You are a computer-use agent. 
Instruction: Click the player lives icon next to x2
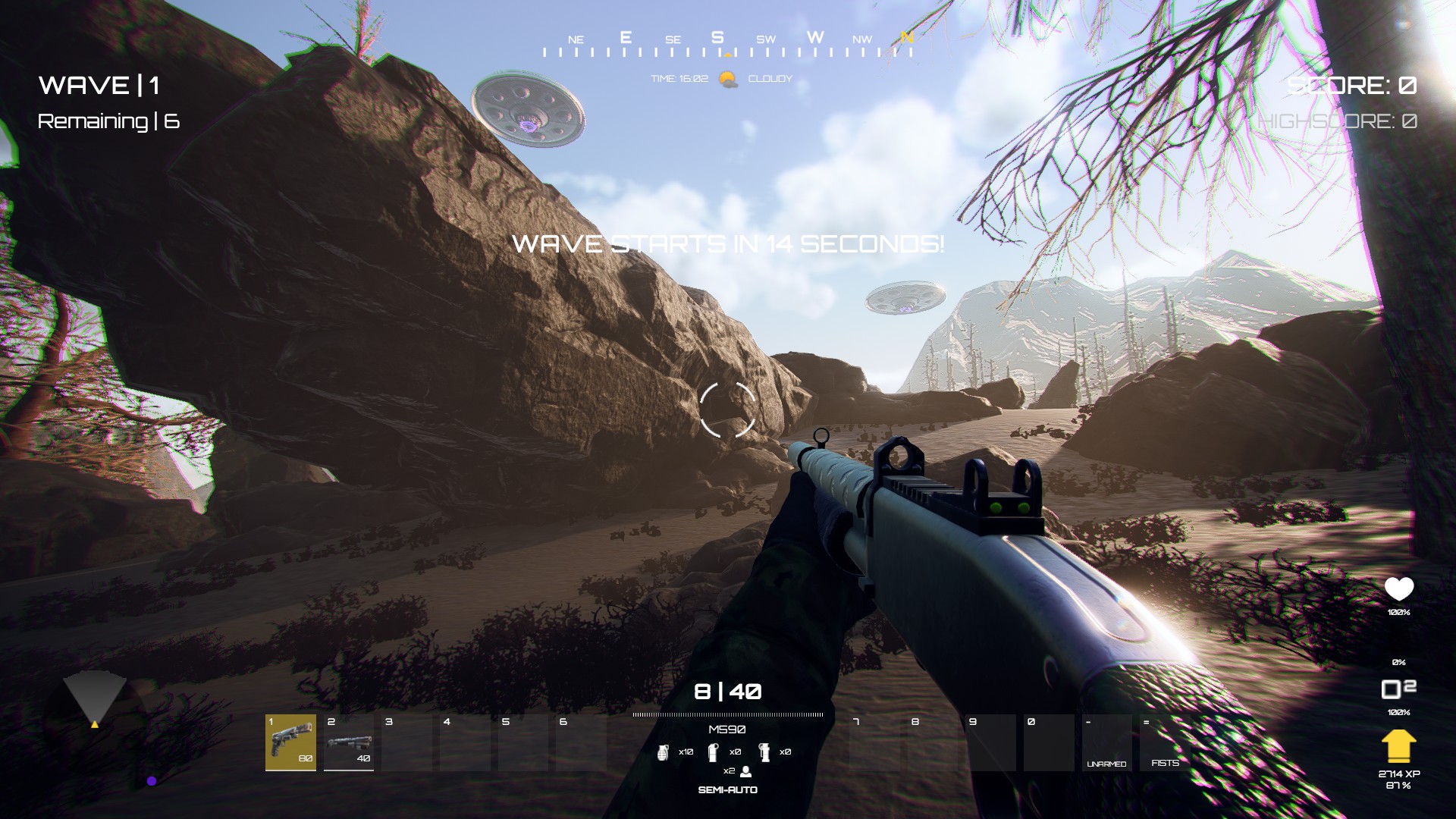point(745,772)
